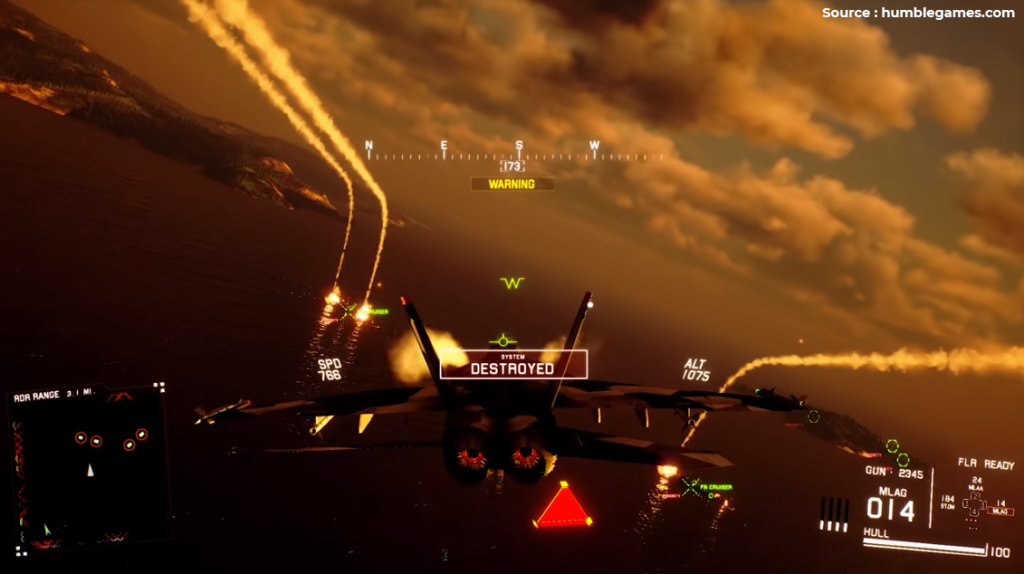Click the yellow WARNING indicator
This screenshot has height=574, width=1024.
pos(511,184)
